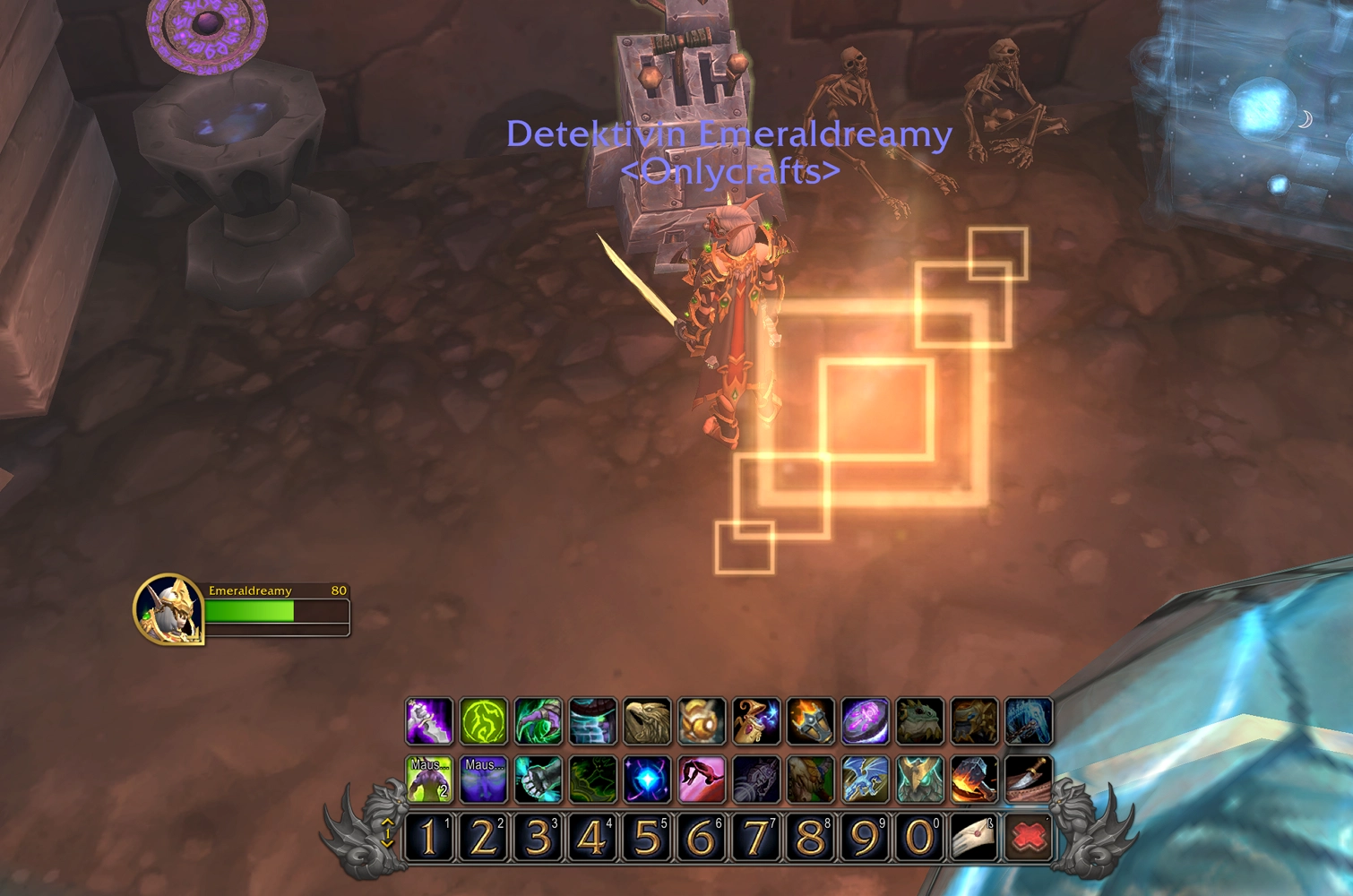1353x896 pixels.
Task: Click the action slot showing number 1
Action: coord(429,838)
